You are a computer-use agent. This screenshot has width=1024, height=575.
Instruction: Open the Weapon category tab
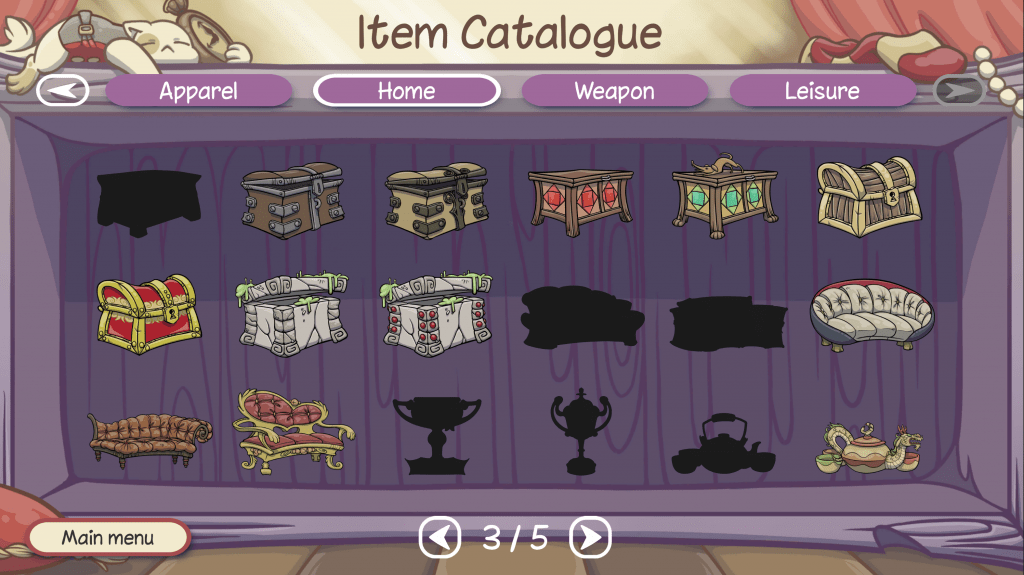click(614, 91)
